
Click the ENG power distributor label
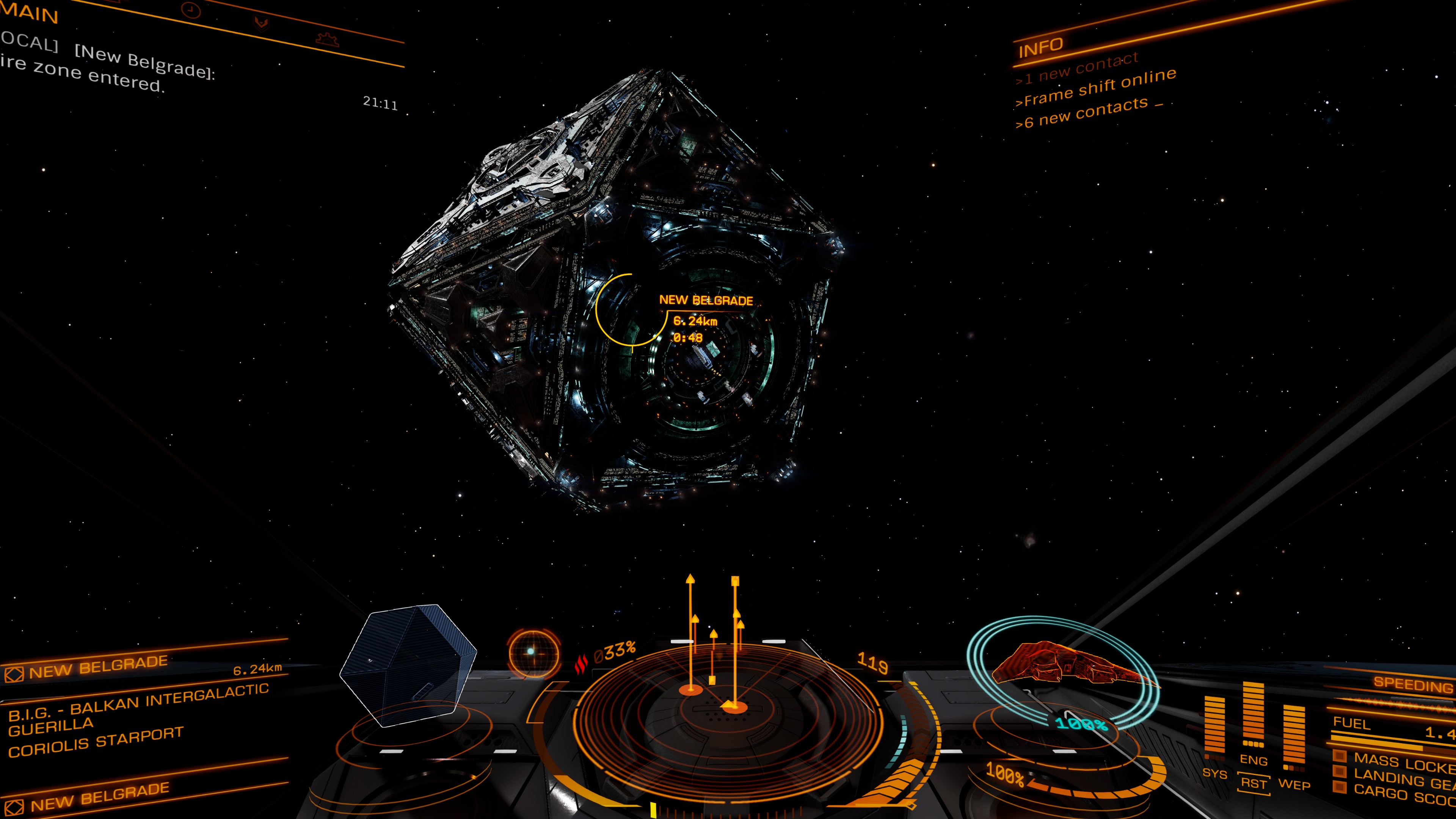1253,760
